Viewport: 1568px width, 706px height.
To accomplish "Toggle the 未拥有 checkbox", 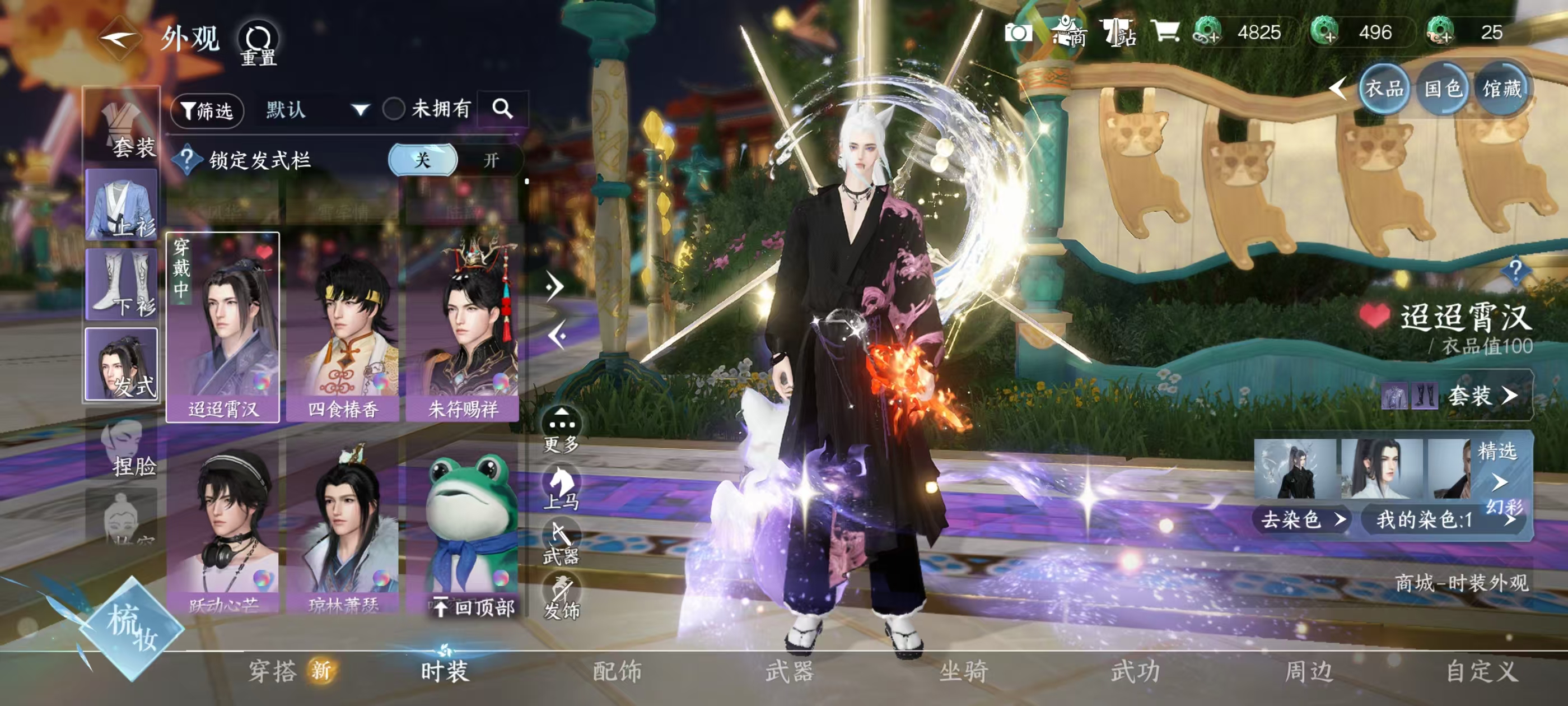I will point(394,110).
